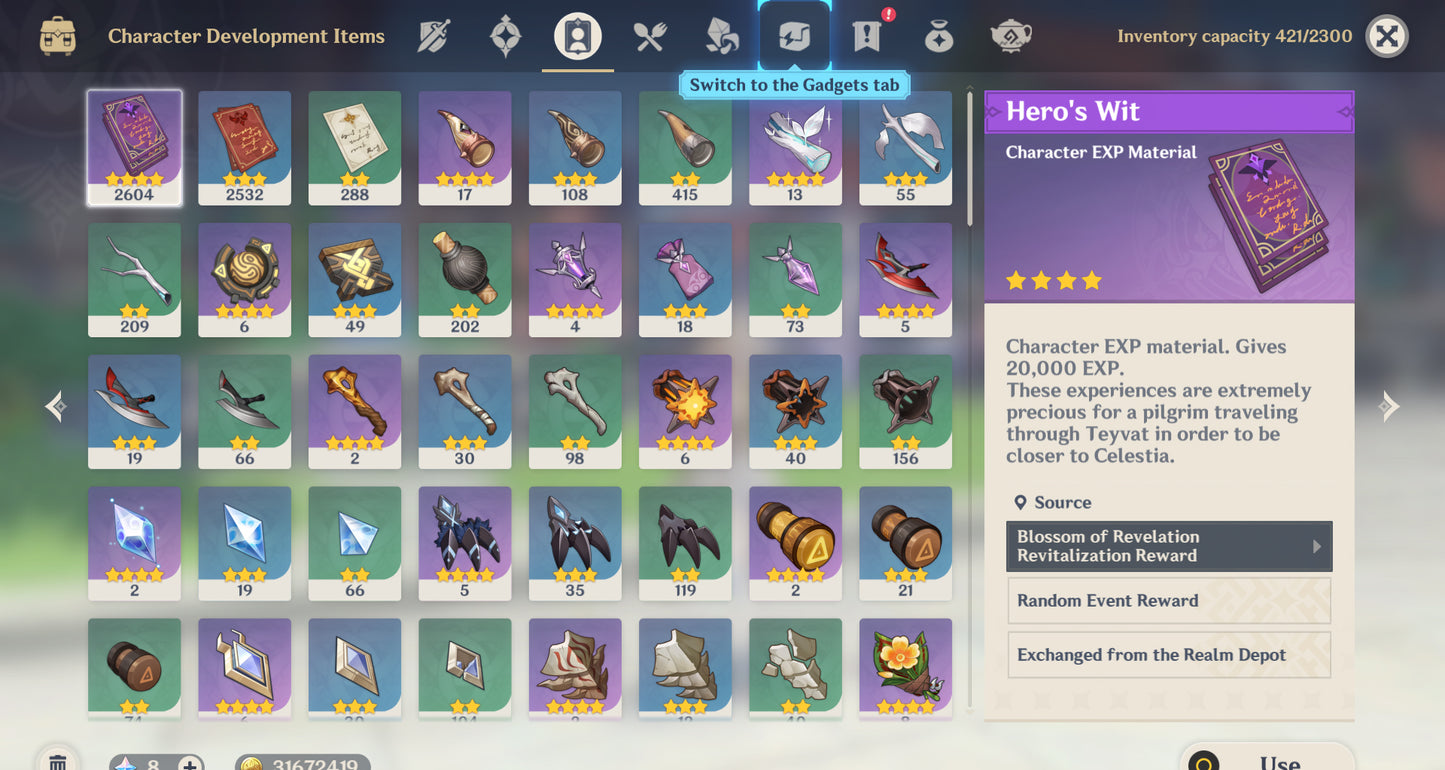The height and width of the screenshot is (770, 1445).
Task: Click the right page navigation arrow
Action: click(x=1389, y=406)
